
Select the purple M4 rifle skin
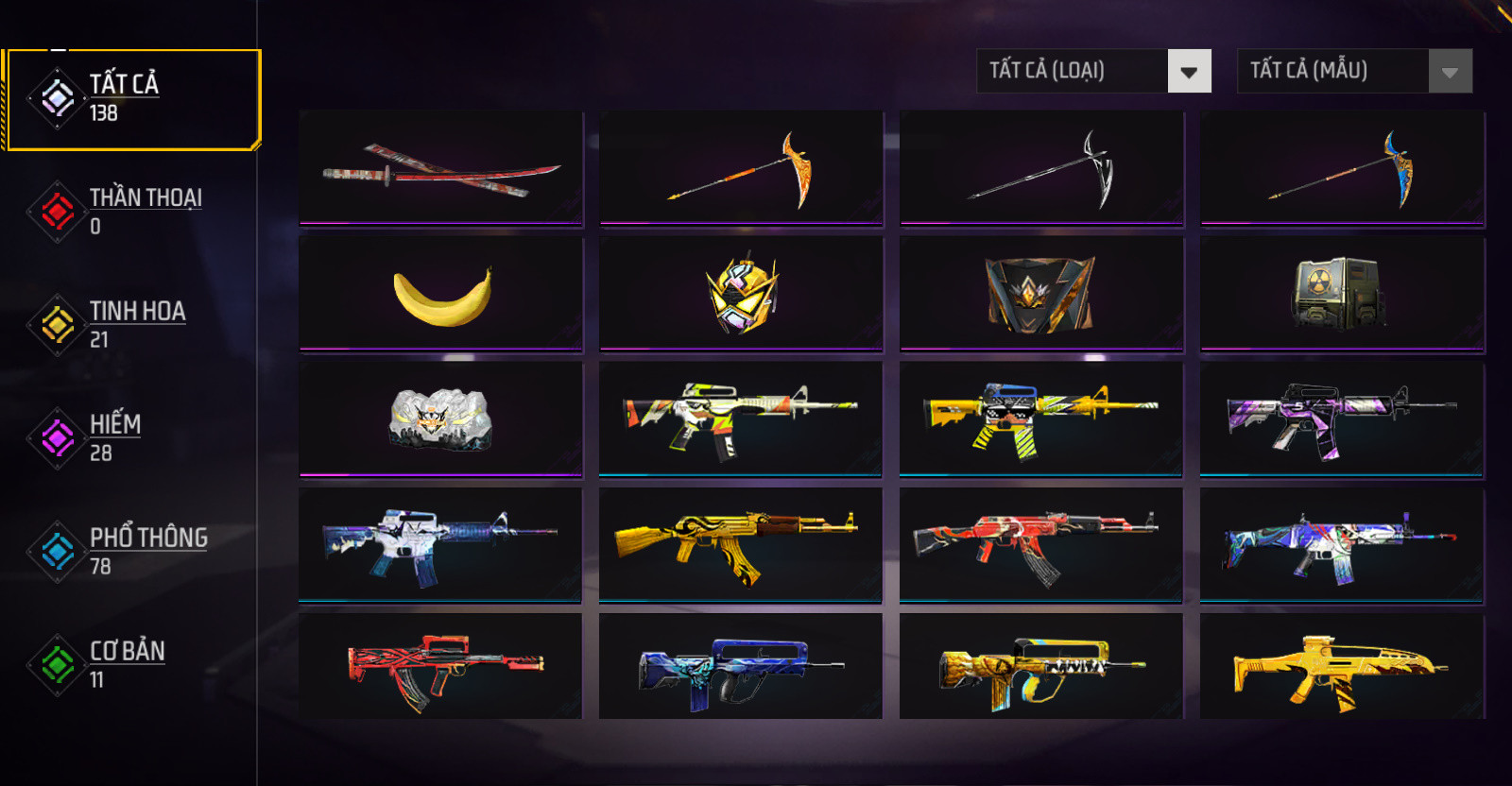[1342, 419]
